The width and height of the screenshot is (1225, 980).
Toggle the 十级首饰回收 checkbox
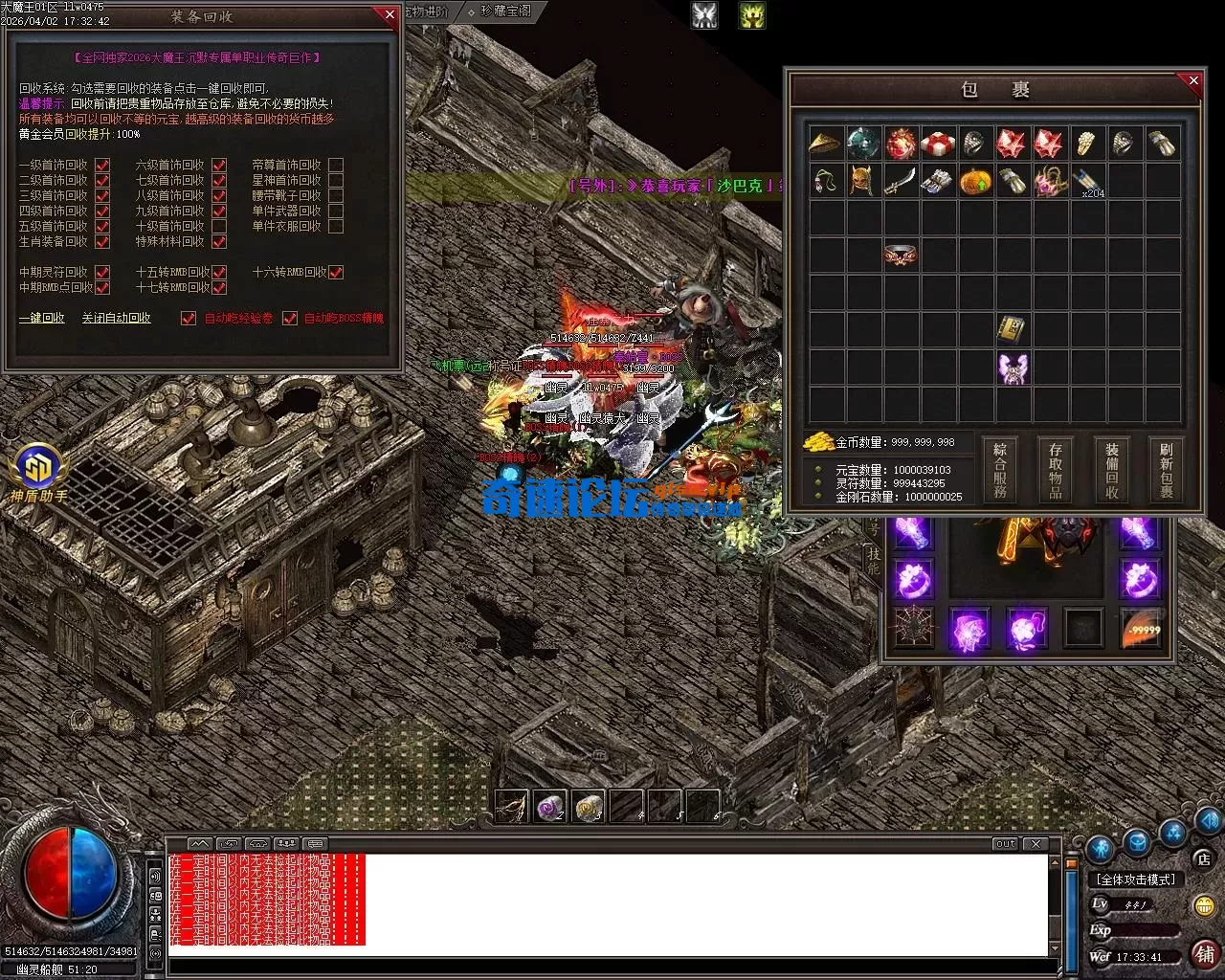click(x=219, y=227)
